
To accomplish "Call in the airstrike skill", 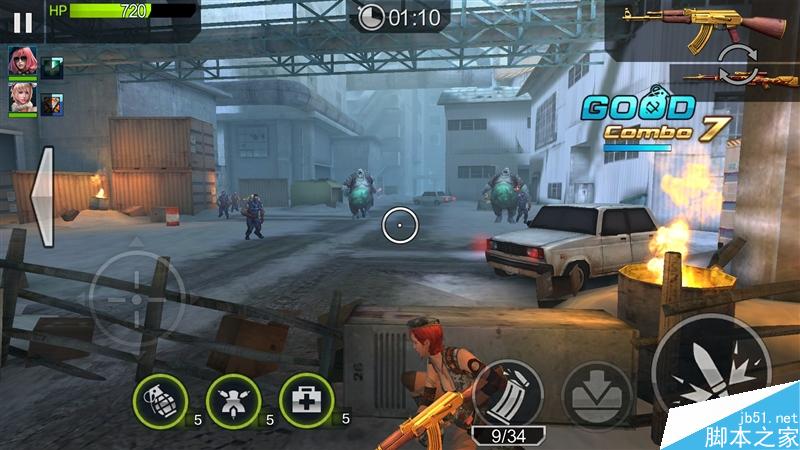I will (233, 402).
